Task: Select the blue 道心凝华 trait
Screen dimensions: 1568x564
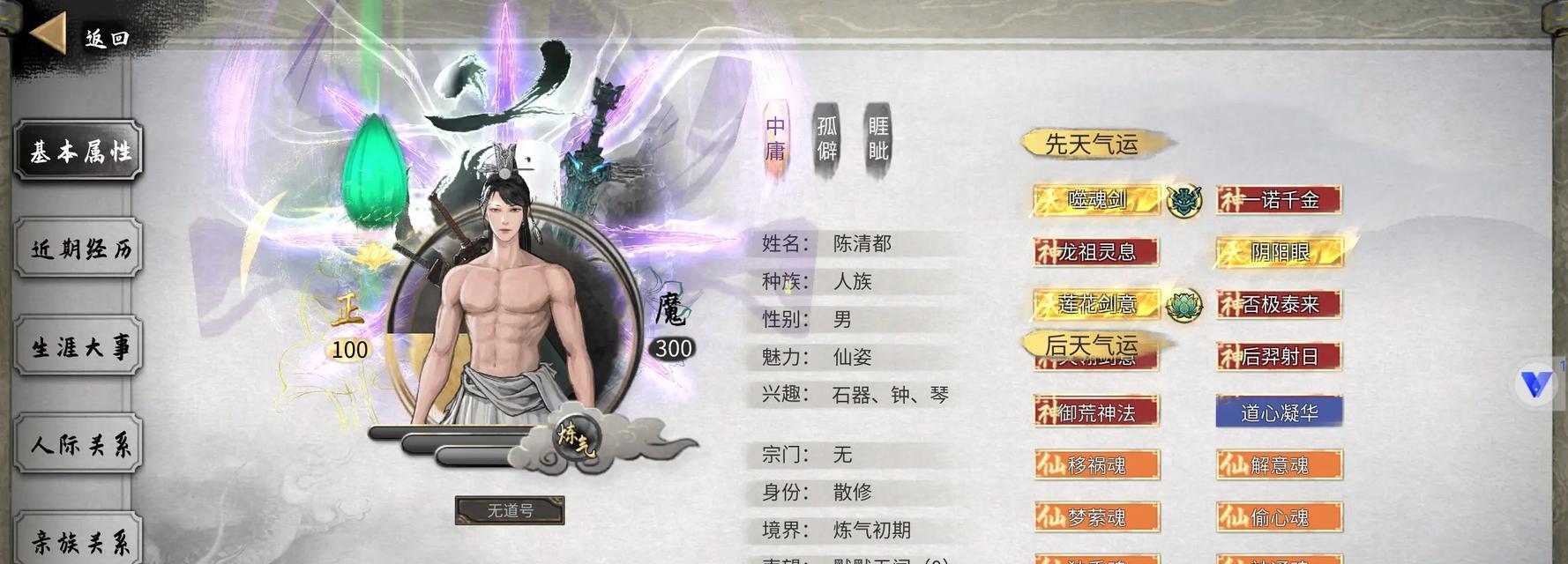Action: (1280, 412)
